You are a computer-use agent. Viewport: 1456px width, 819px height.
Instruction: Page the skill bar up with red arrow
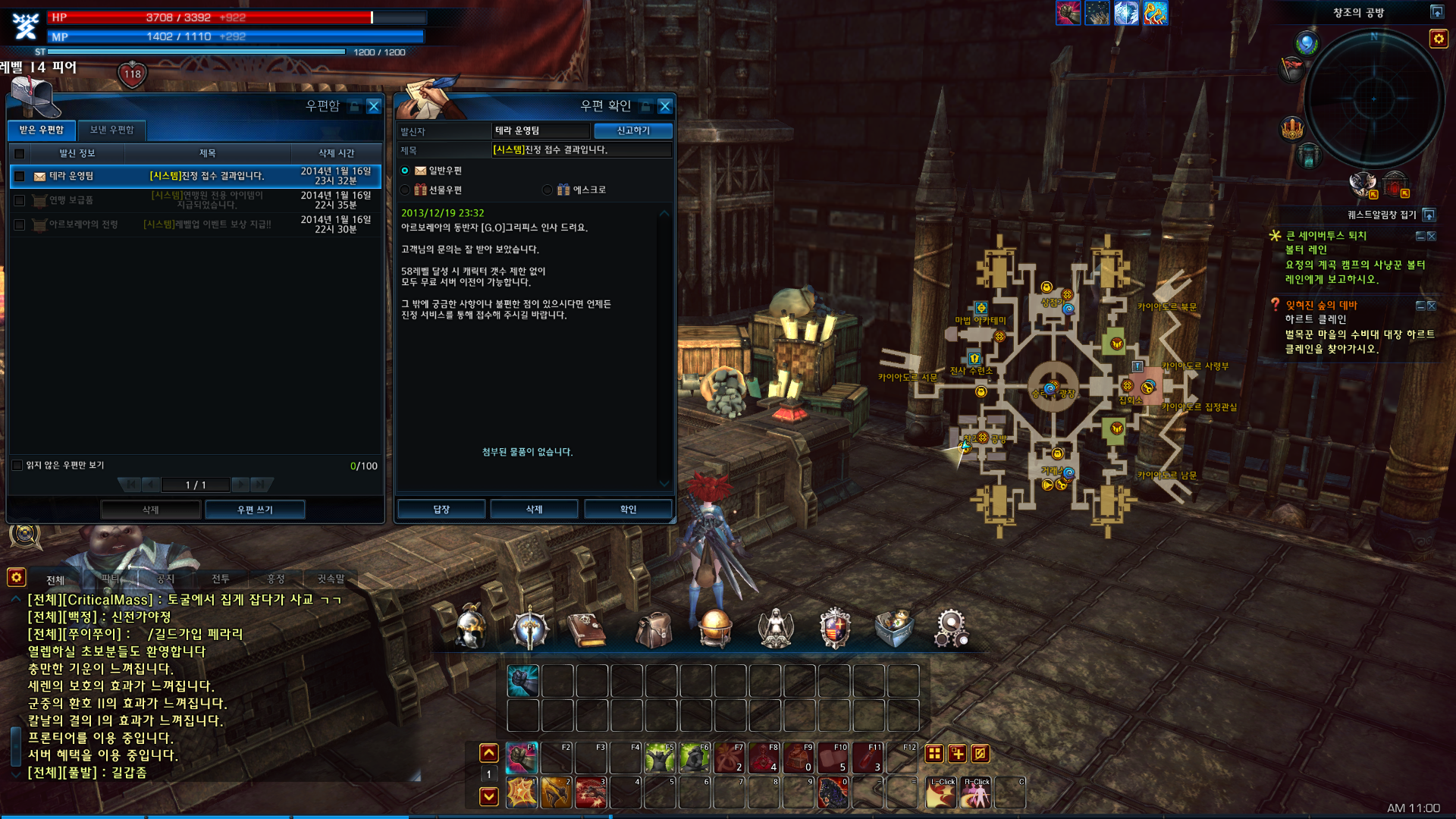[x=489, y=753]
